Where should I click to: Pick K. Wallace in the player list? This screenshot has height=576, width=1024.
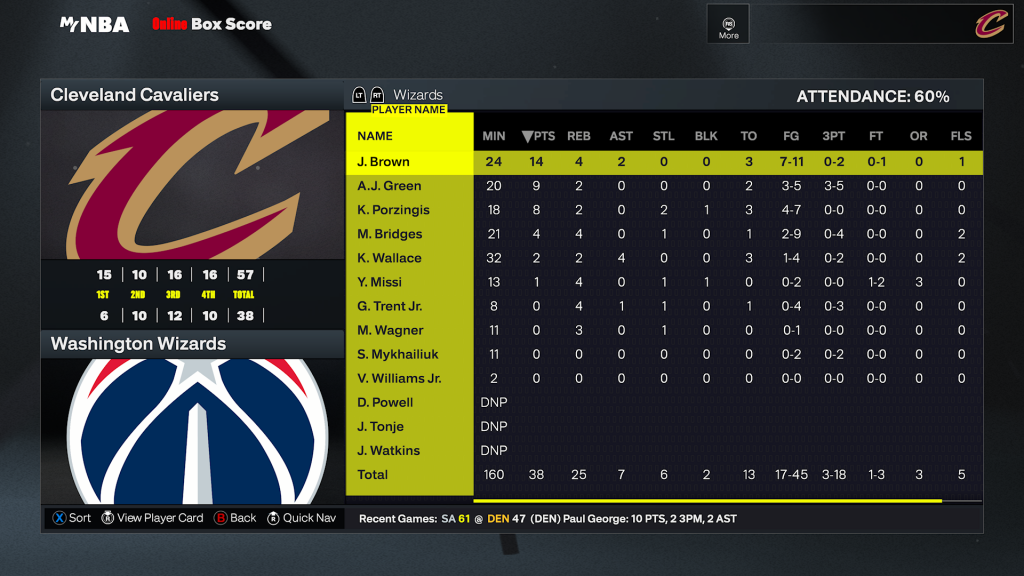(389, 258)
